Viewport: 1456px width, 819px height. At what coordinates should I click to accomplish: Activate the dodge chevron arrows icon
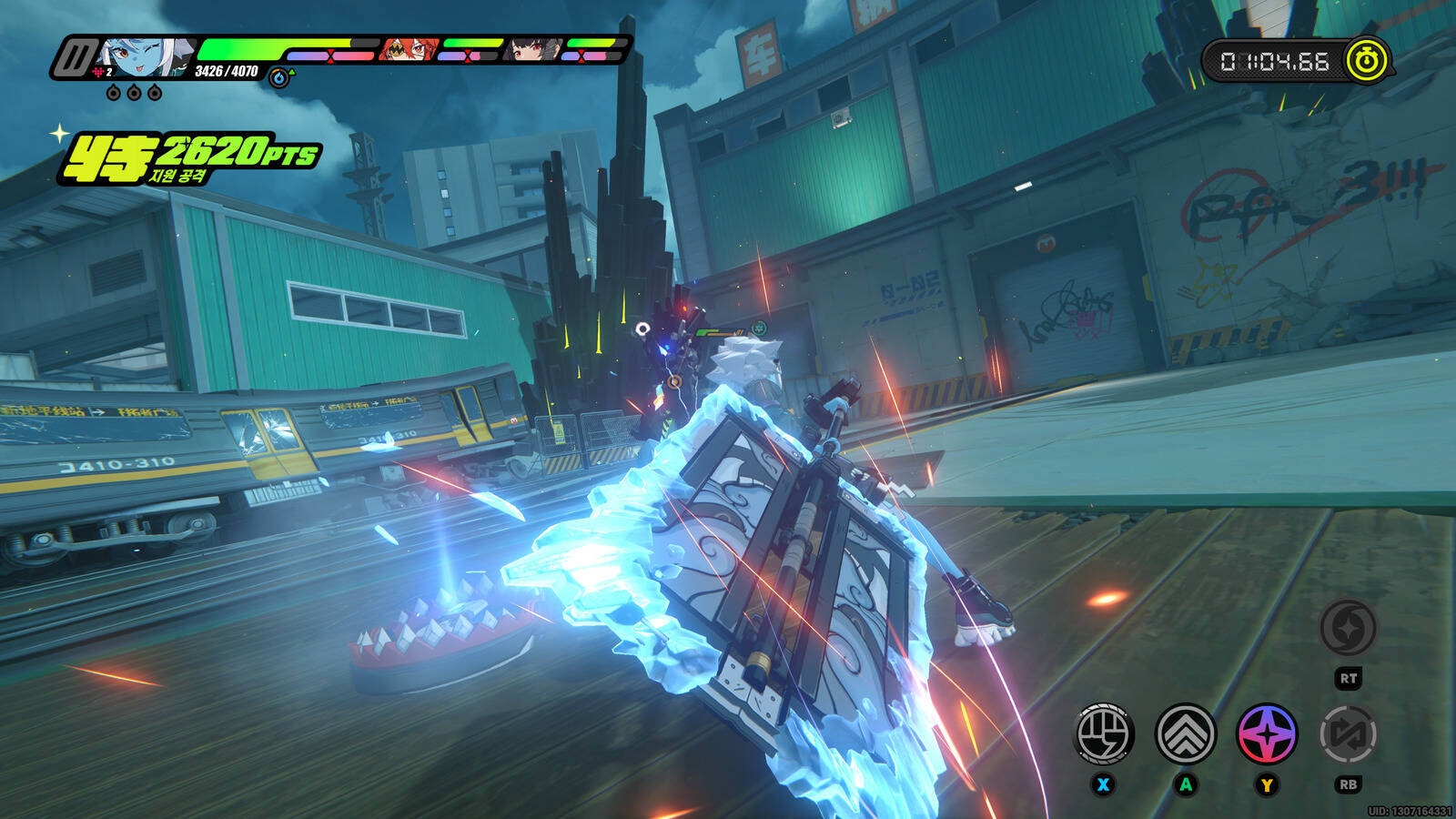pyautogui.click(x=1186, y=733)
